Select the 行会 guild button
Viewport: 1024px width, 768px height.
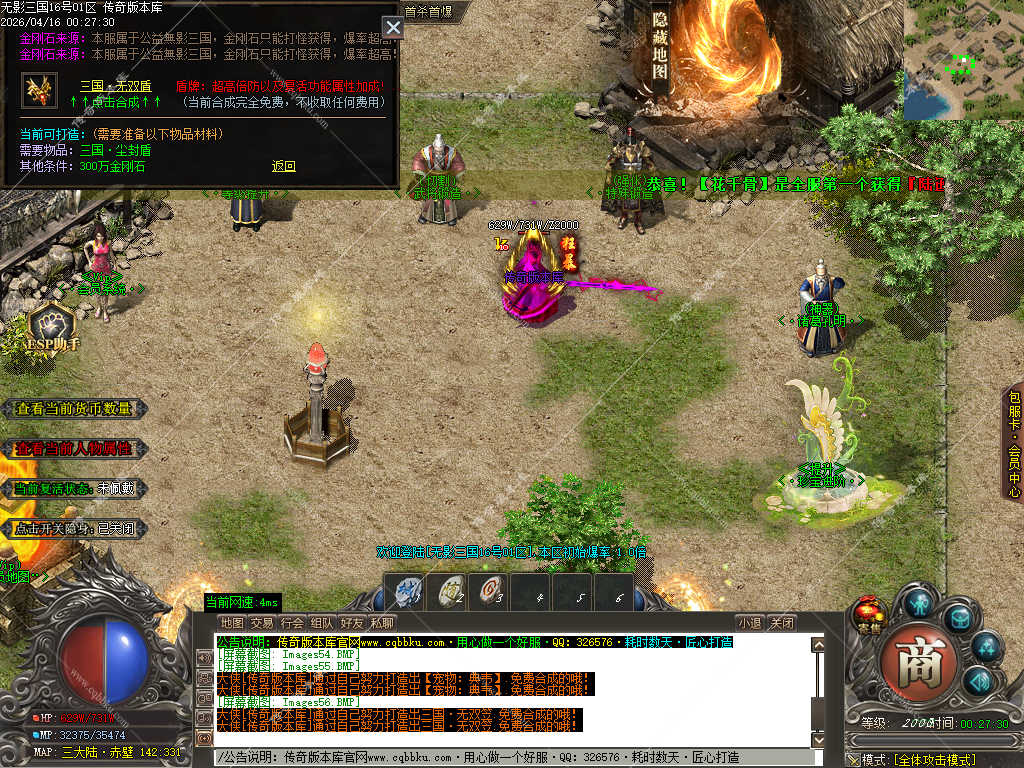(292, 623)
